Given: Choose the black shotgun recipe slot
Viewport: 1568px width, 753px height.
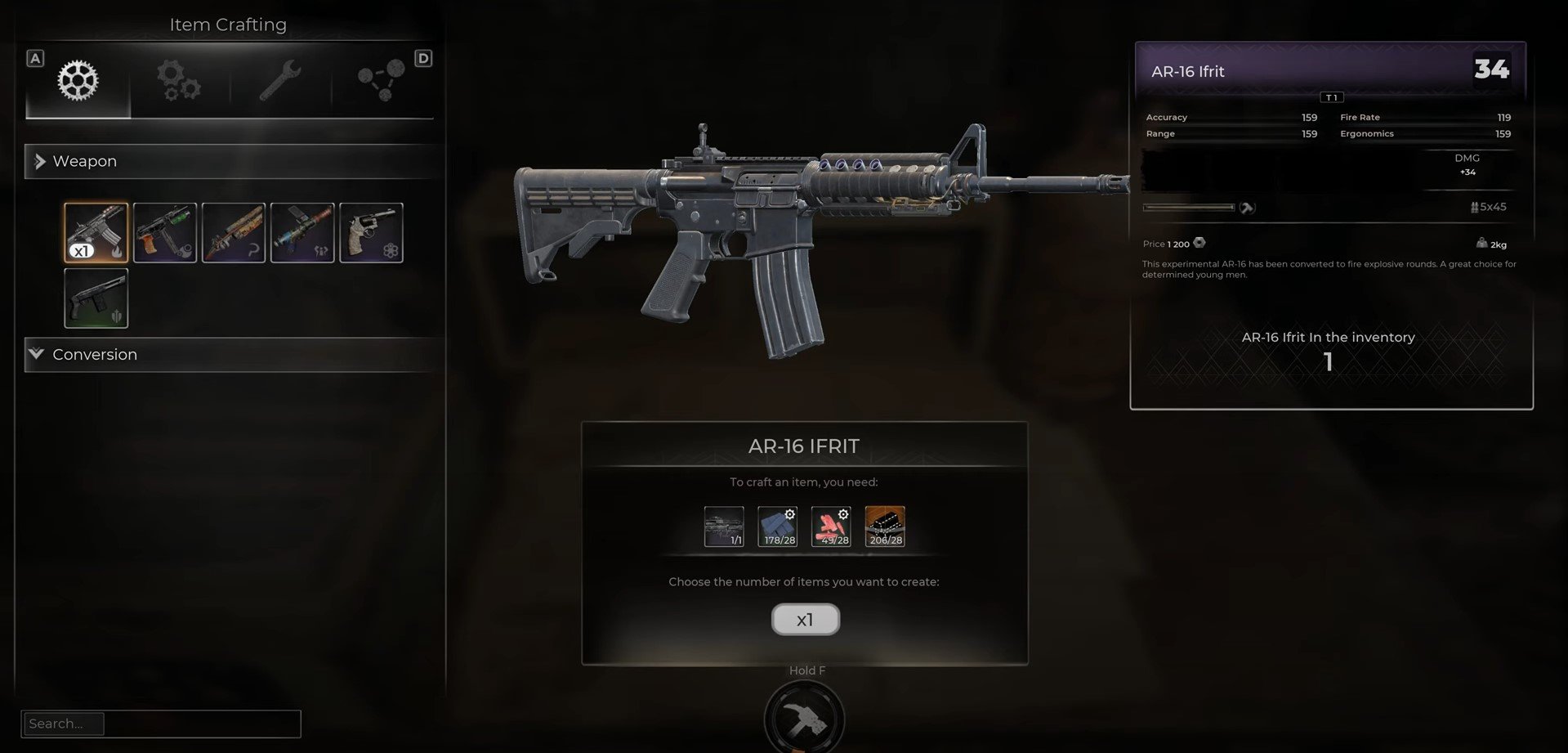Looking at the screenshot, I should click(x=96, y=298).
